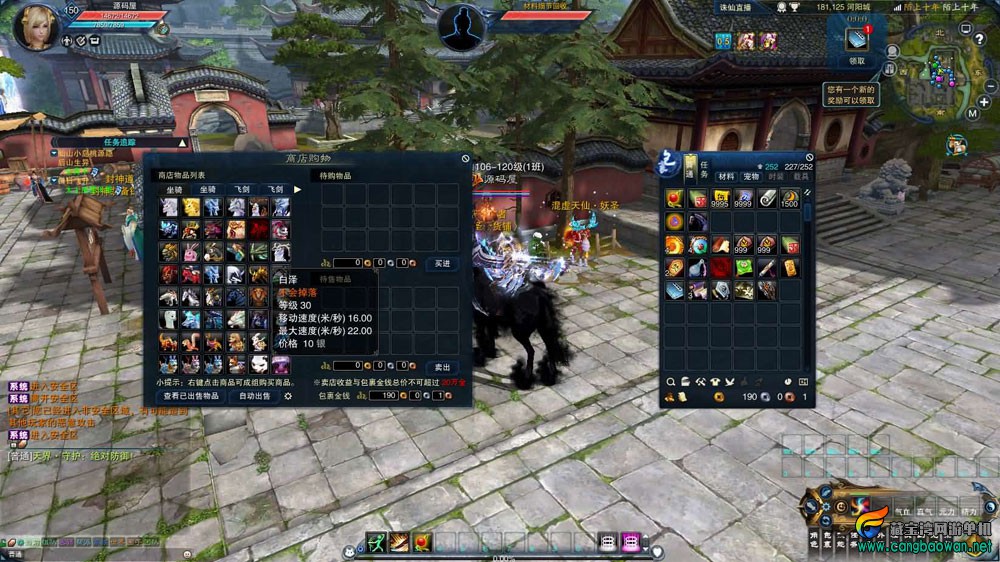Click the 买进 buy button
Image resolution: width=1000 pixels, height=562 pixels.
441,263
